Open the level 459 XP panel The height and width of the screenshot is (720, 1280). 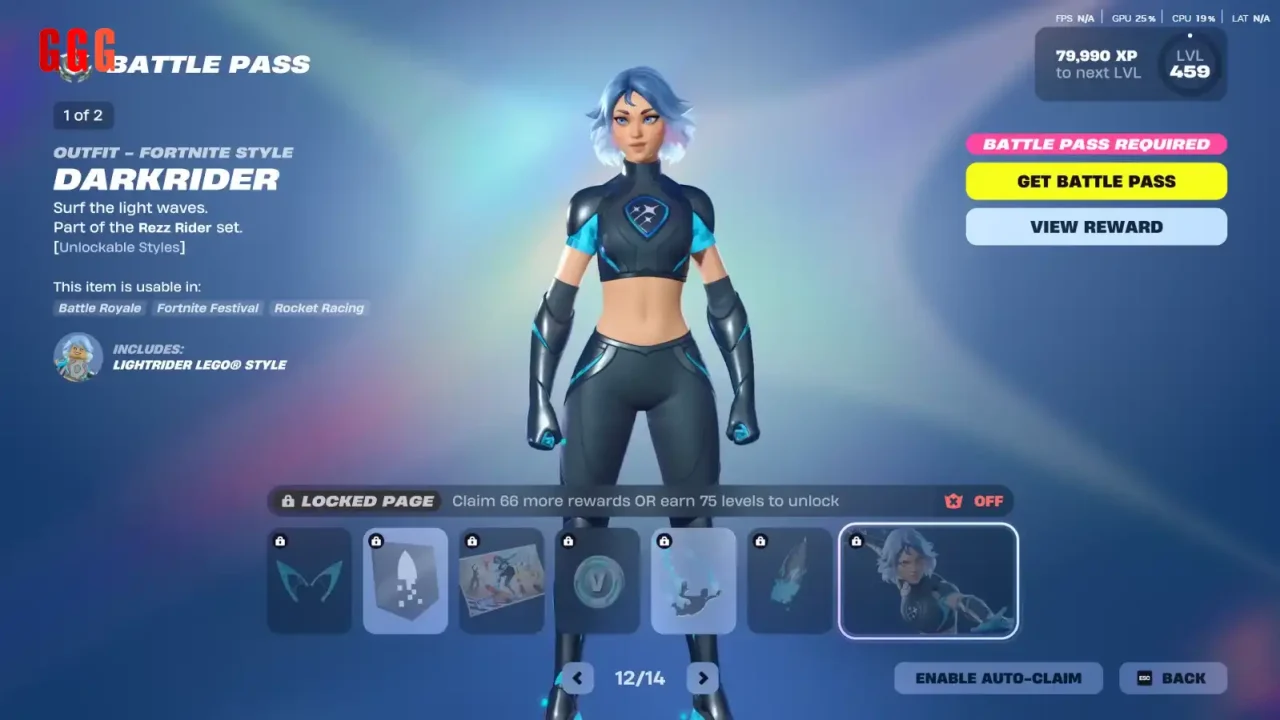1130,64
